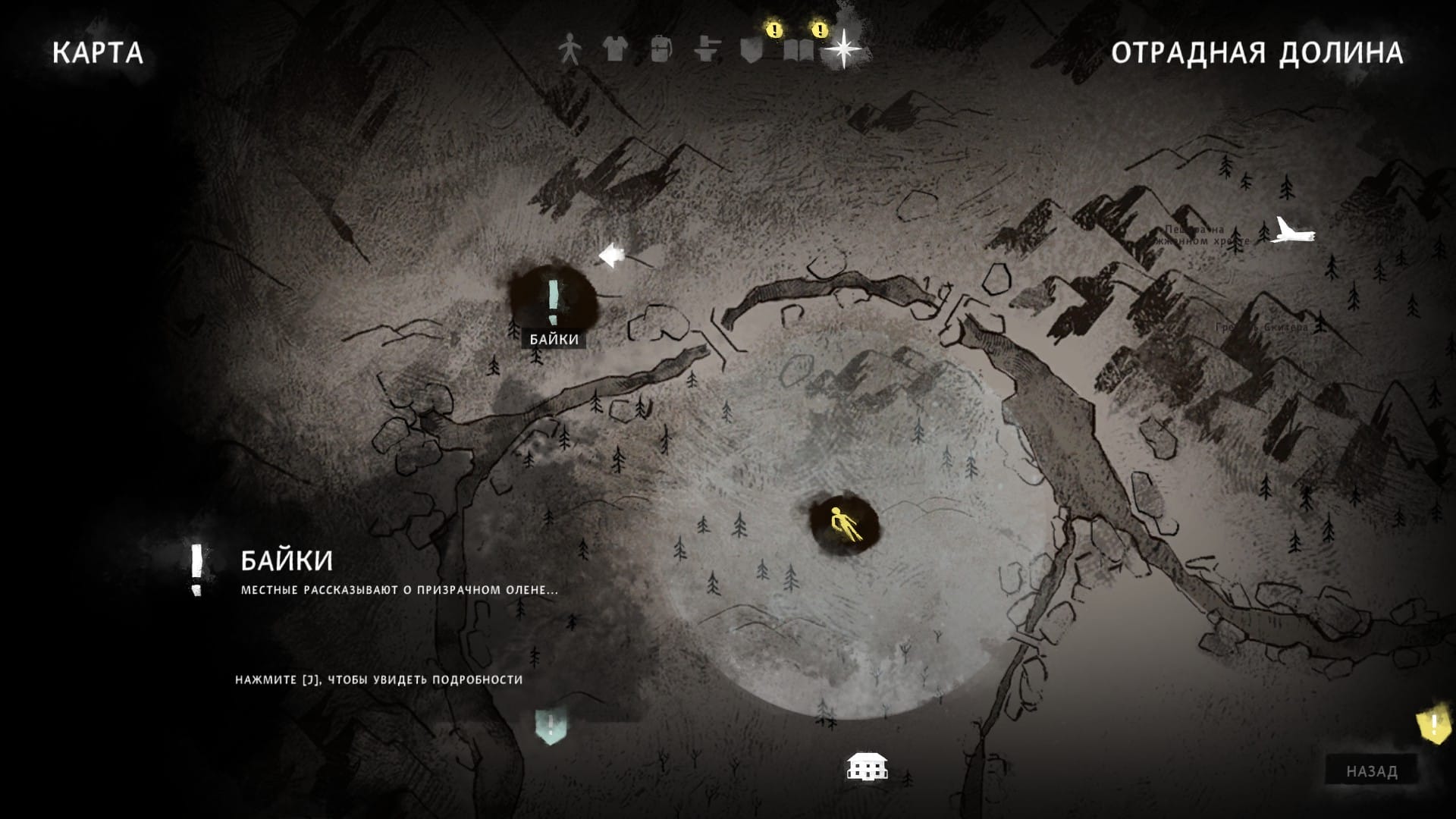Click the yellow shield marker at the map edge
Viewport: 1456px width, 819px height.
(x=1432, y=726)
